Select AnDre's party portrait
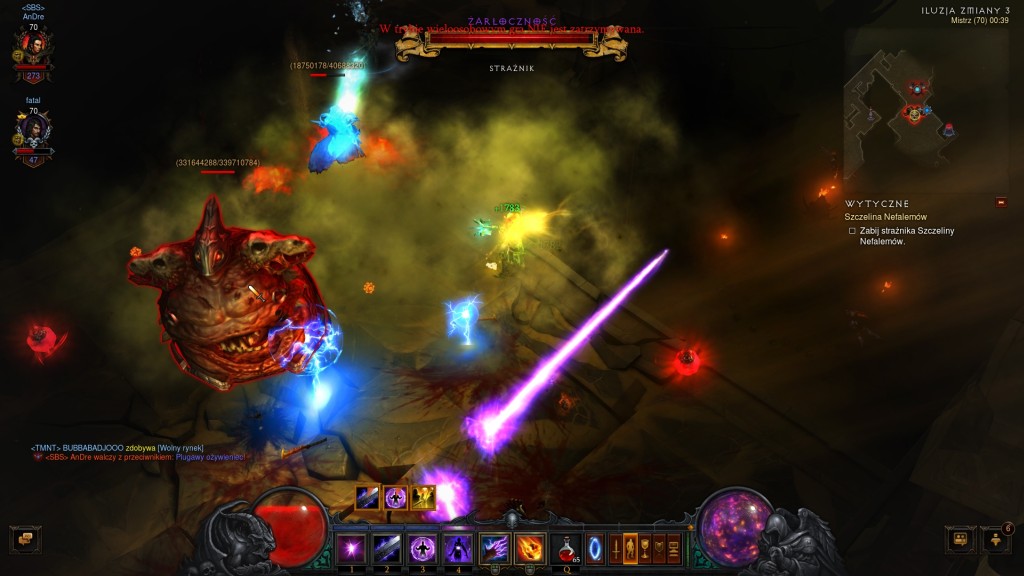Image resolution: width=1024 pixels, height=576 pixels. click(x=33, y=48)
